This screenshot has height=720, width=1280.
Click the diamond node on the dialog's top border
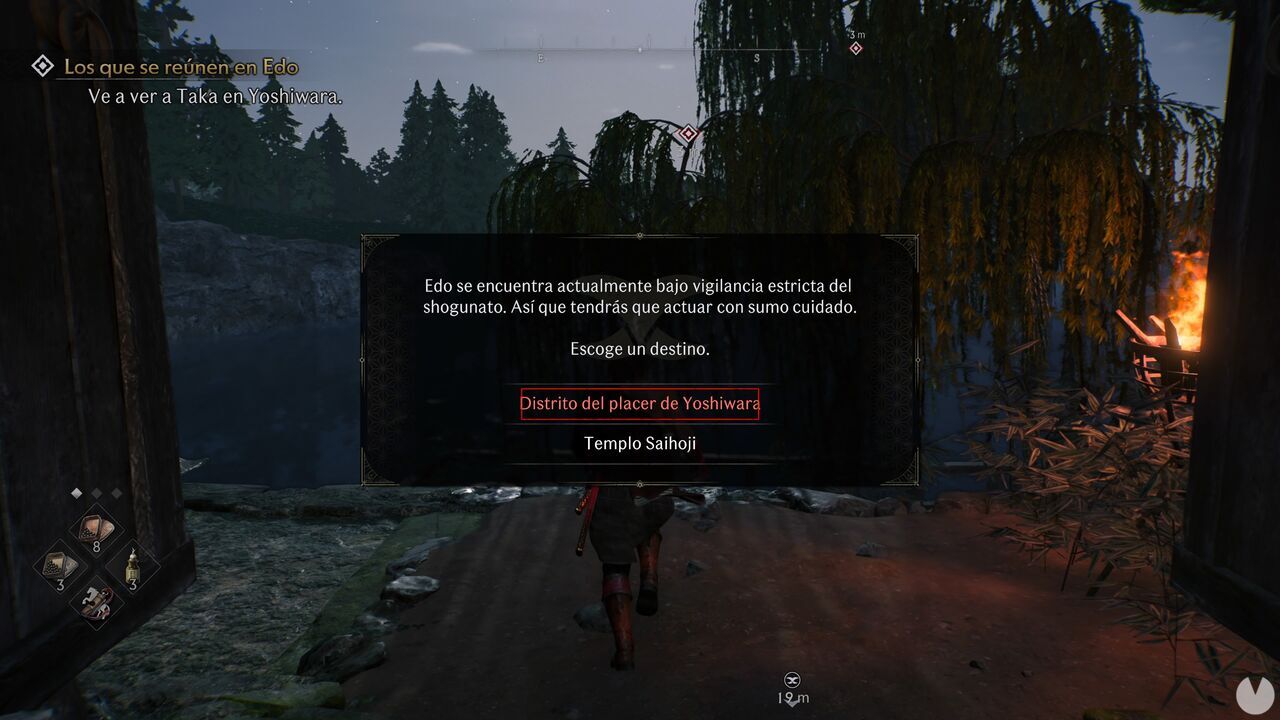(x=638, y=237)
